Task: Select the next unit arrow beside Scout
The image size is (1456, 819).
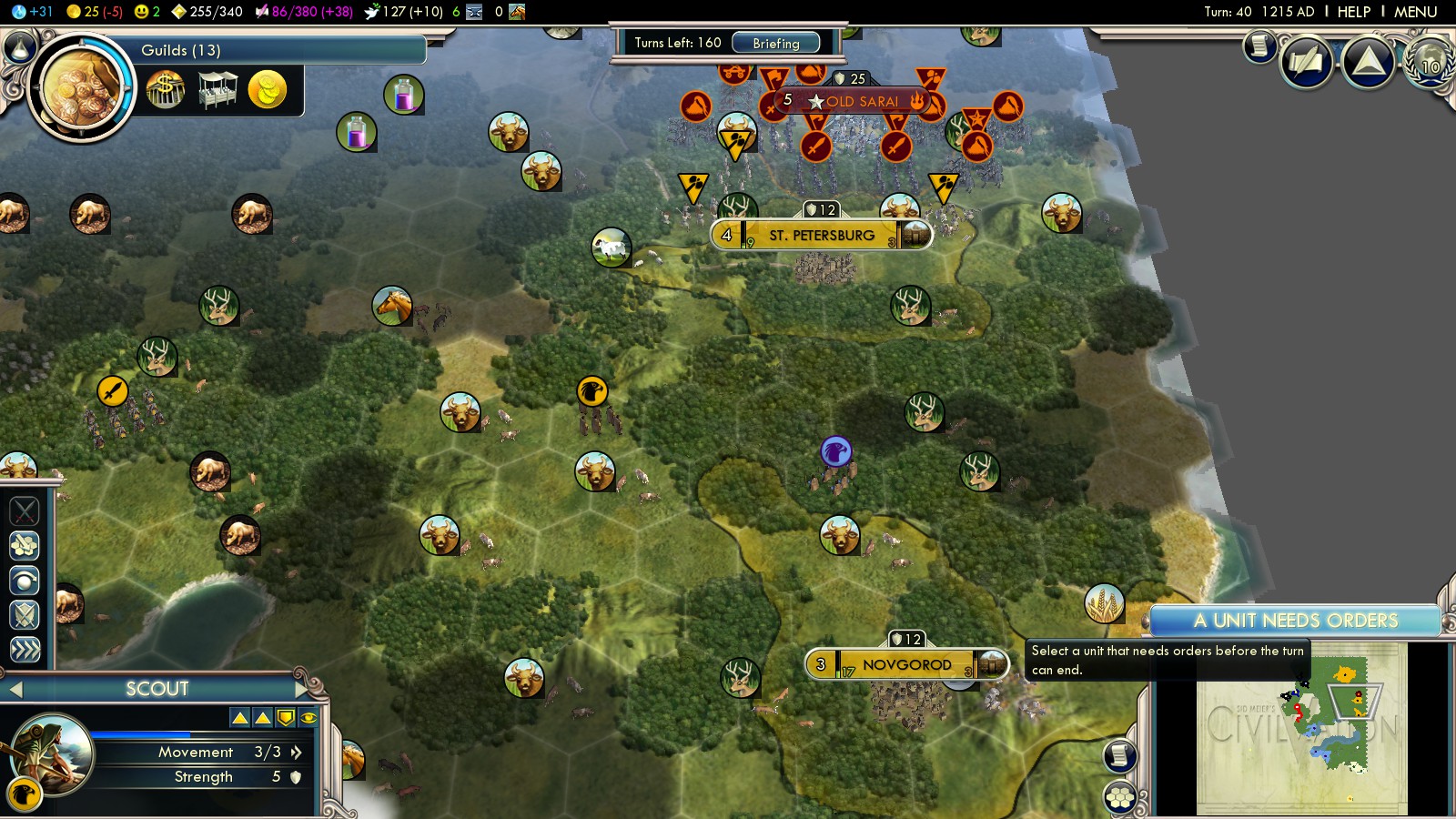Action: click(x=302, y=690)
